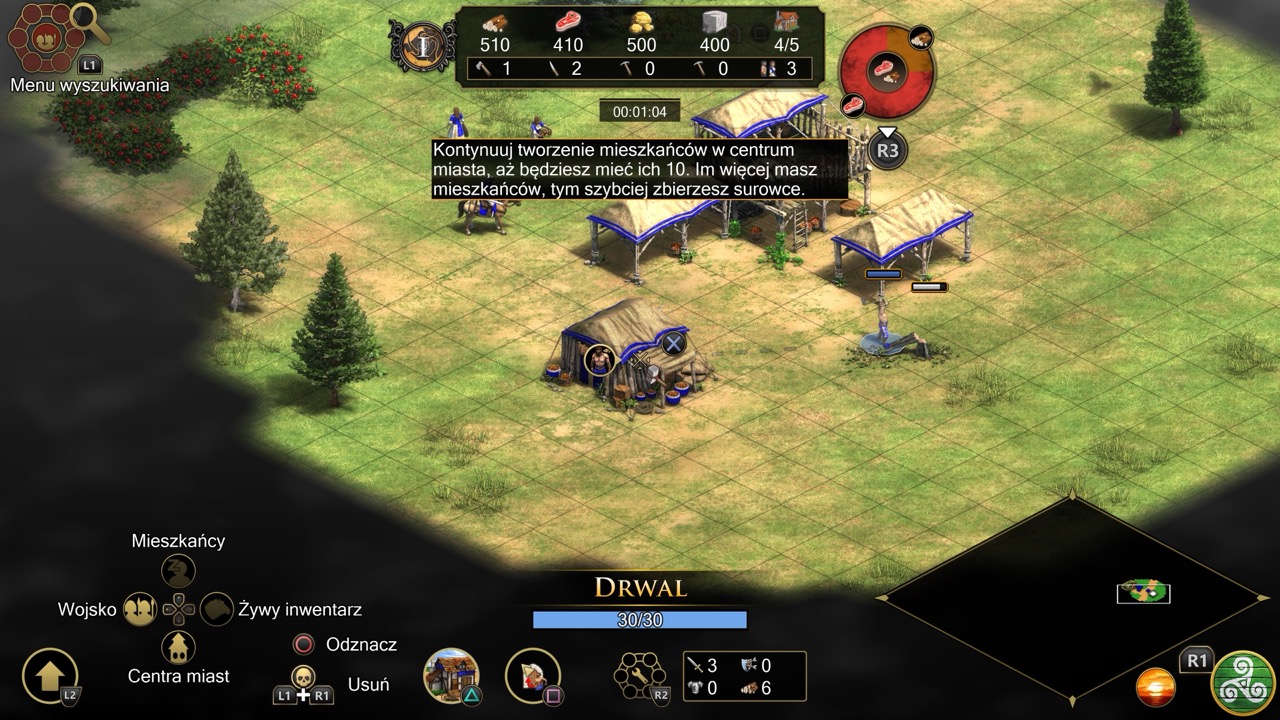Image resolution: width=1280 pixels, height=720 pixels.
Task: Choose the Żywy inwentarz livestock icon
Action: 217,608
